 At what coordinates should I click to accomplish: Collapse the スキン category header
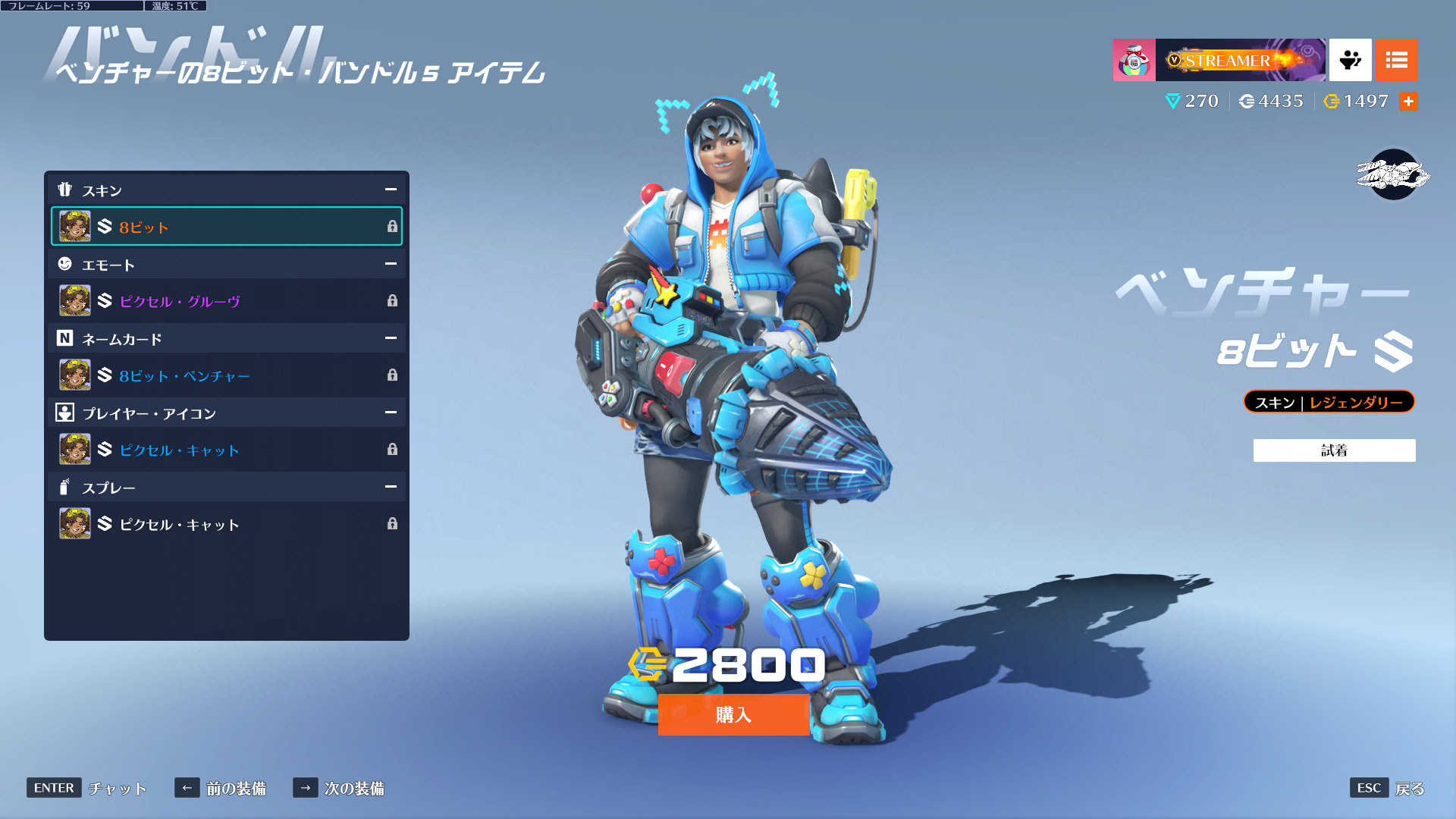[x=391, y=190]
